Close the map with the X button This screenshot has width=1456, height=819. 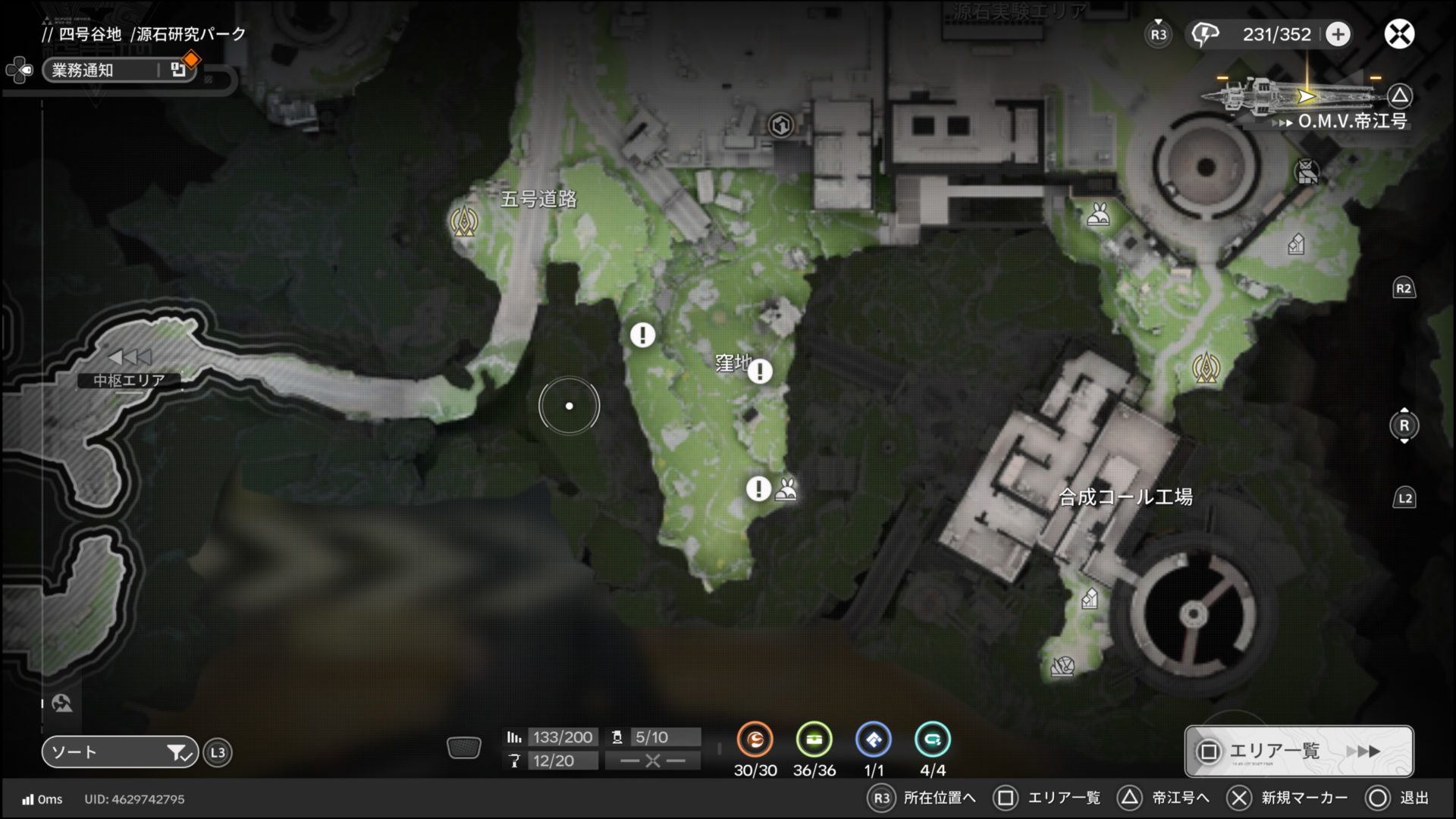(x=1399, y=34)
